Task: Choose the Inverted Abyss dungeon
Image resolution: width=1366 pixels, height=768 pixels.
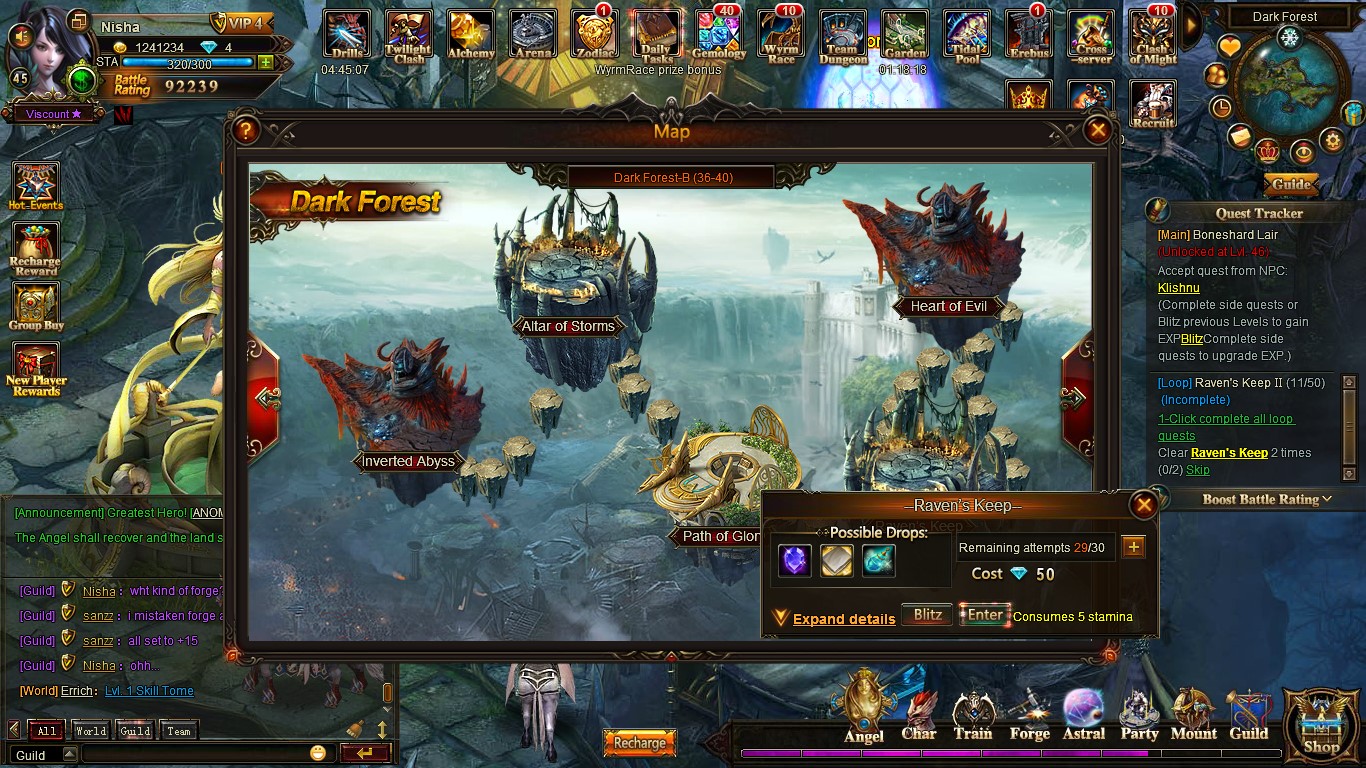Action: coord(408,461)
